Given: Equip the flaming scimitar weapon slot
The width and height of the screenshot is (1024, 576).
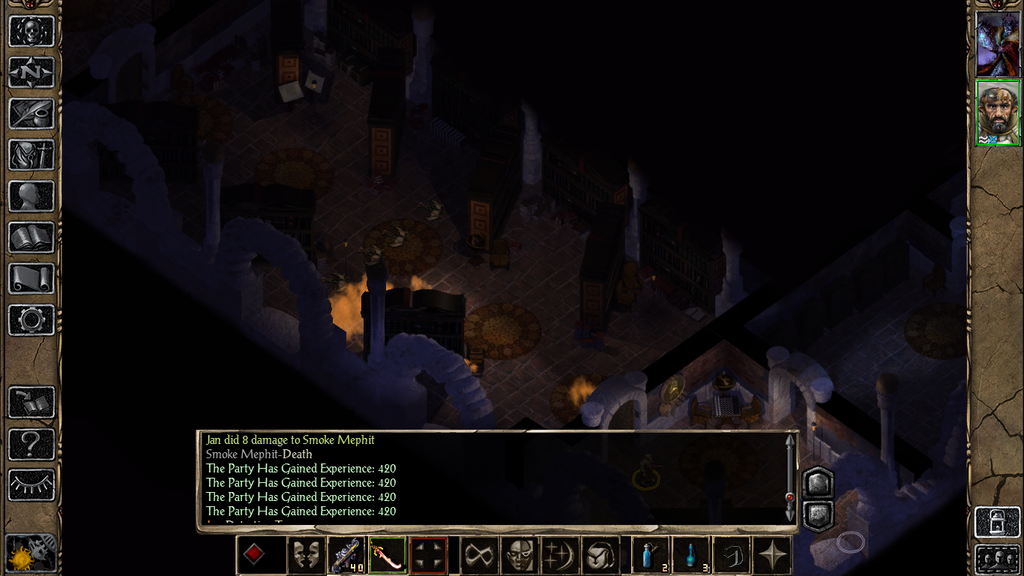Looking at the screenshot, I should (x=387, y=555).
